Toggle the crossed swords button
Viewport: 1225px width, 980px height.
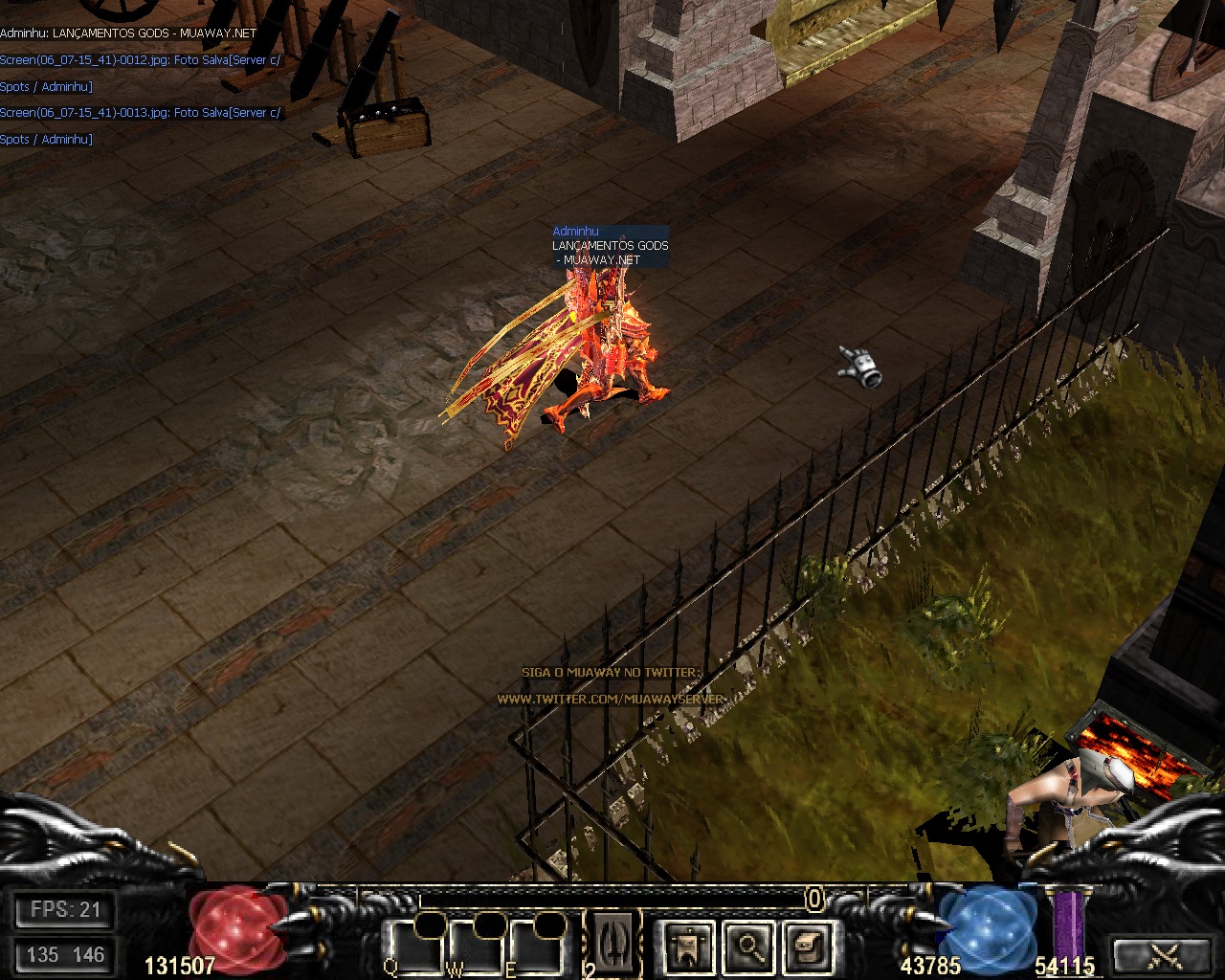coord(1166,953)
